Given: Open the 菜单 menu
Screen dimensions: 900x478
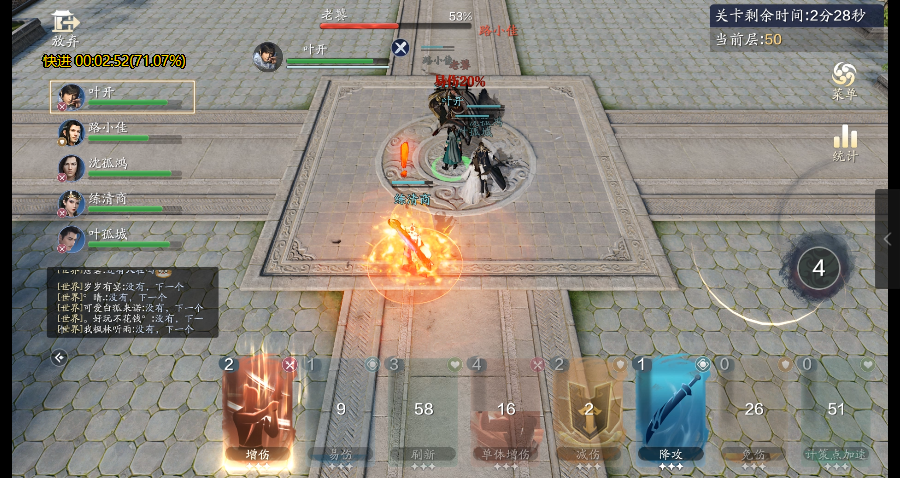Looking at the screenshot, I should pos(844,80).
